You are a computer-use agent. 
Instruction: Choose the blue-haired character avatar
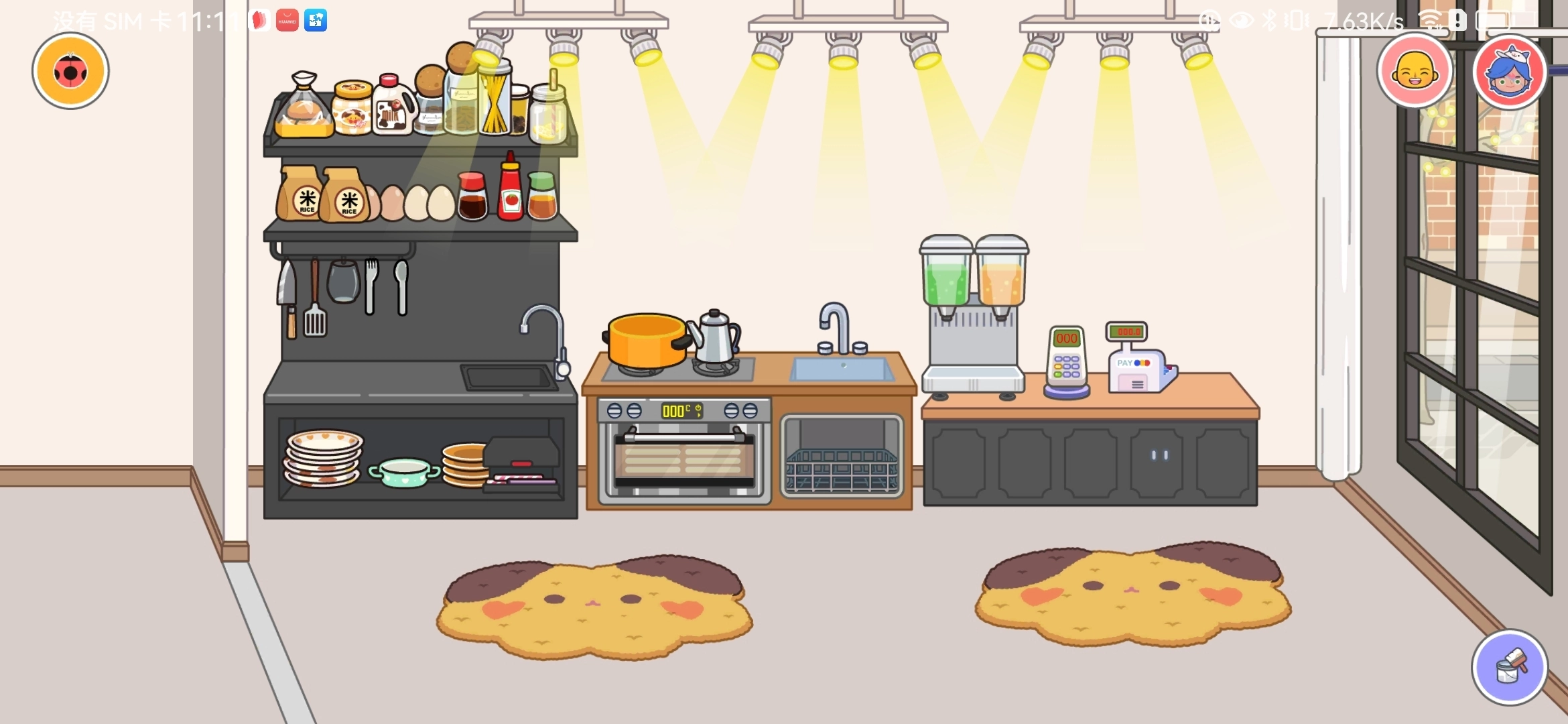pos(1509,72)
